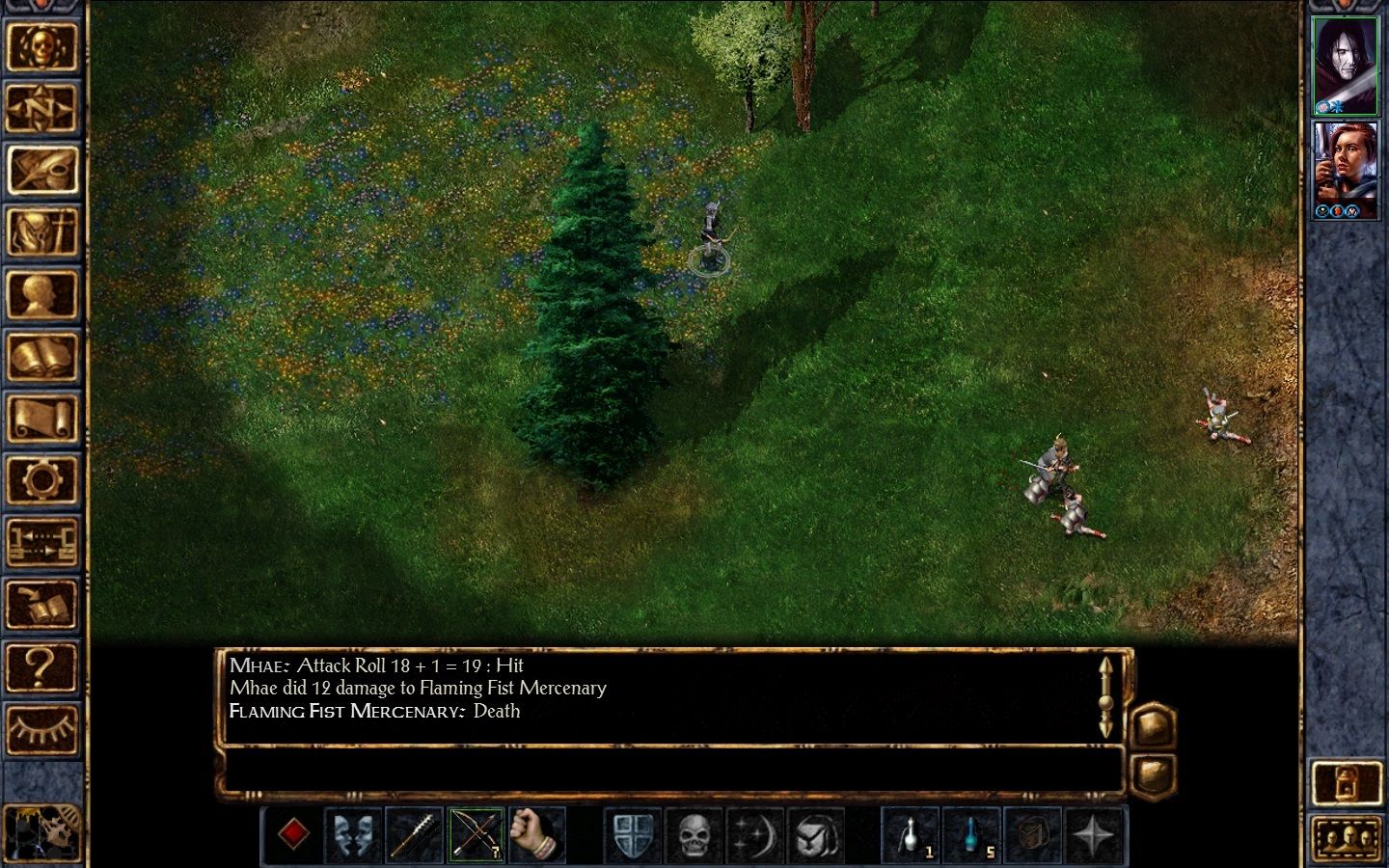Click the combat log scrollbar

[x=1105, y=695]
